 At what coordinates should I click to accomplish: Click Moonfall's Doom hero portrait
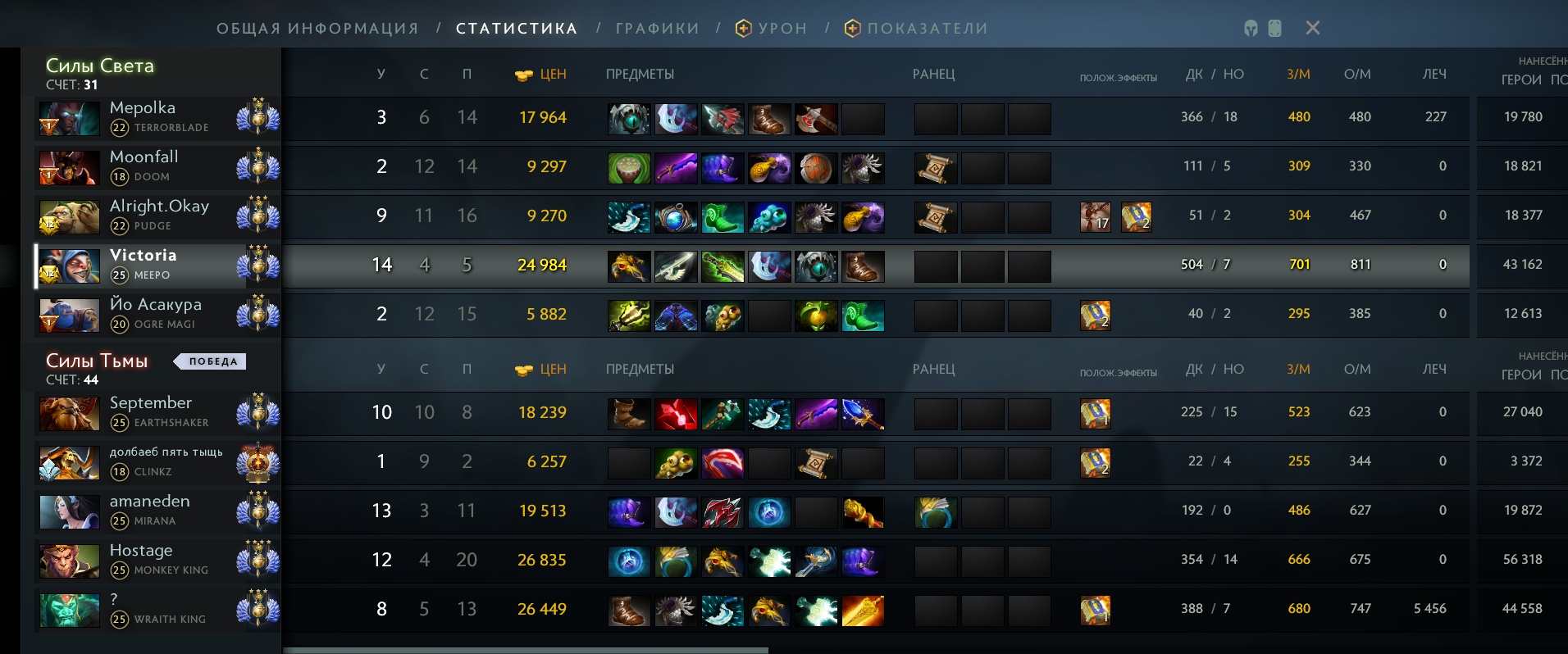(68, 166)
